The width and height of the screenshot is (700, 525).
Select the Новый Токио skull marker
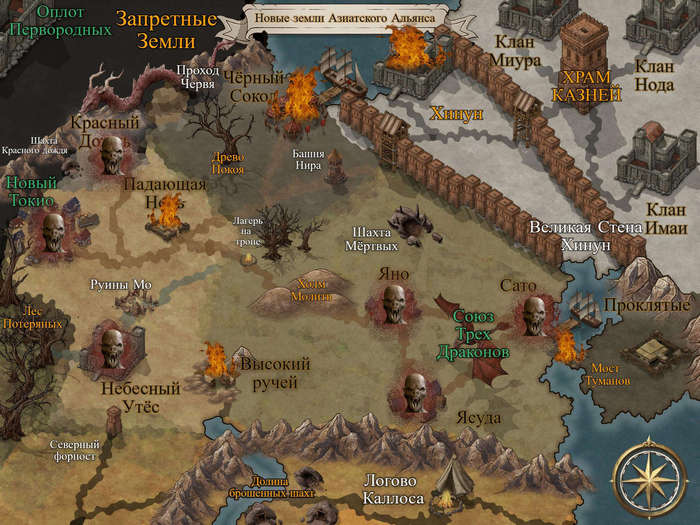point(52,232)
